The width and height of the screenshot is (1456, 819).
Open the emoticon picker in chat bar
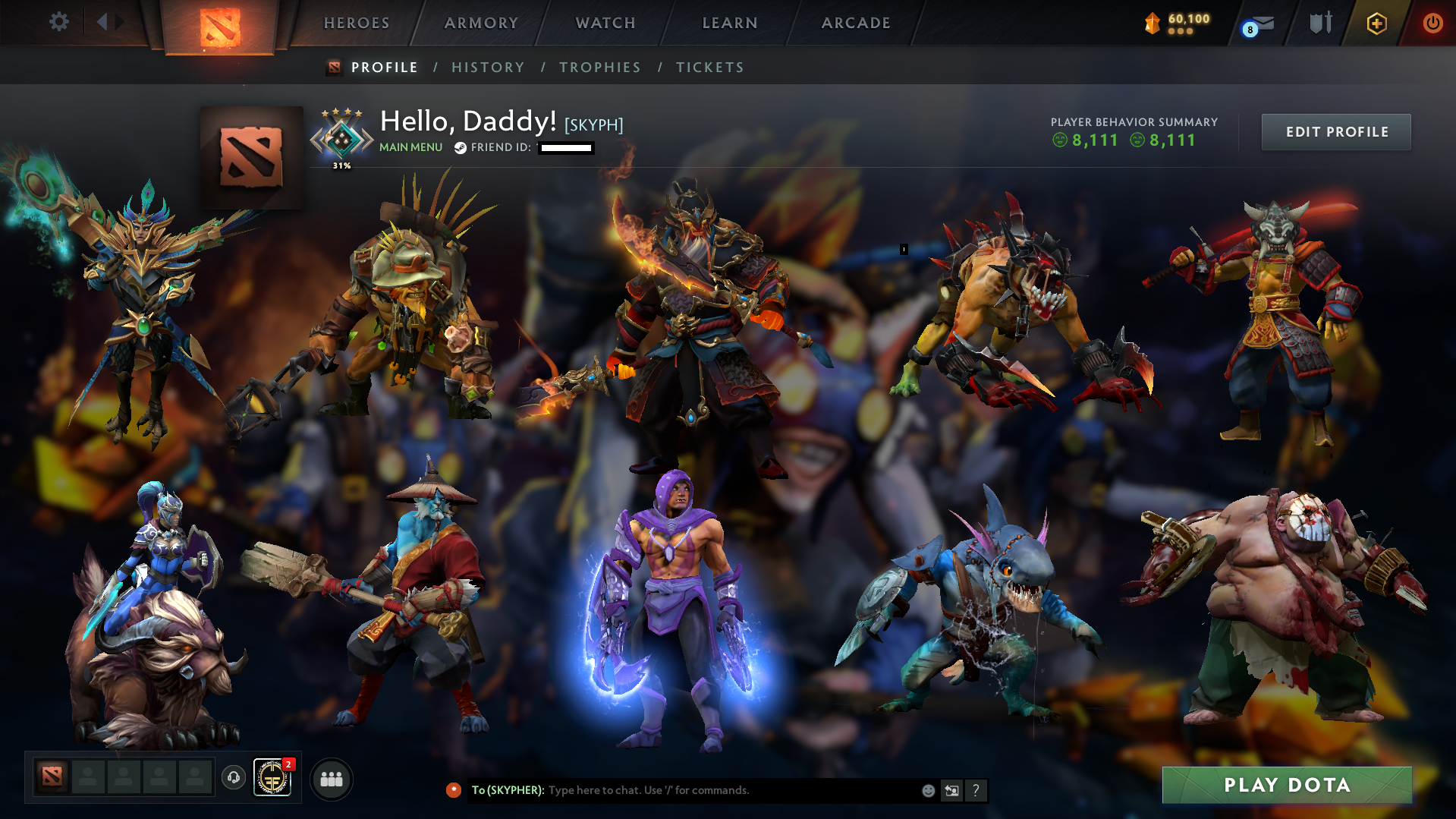coord(927,790)
